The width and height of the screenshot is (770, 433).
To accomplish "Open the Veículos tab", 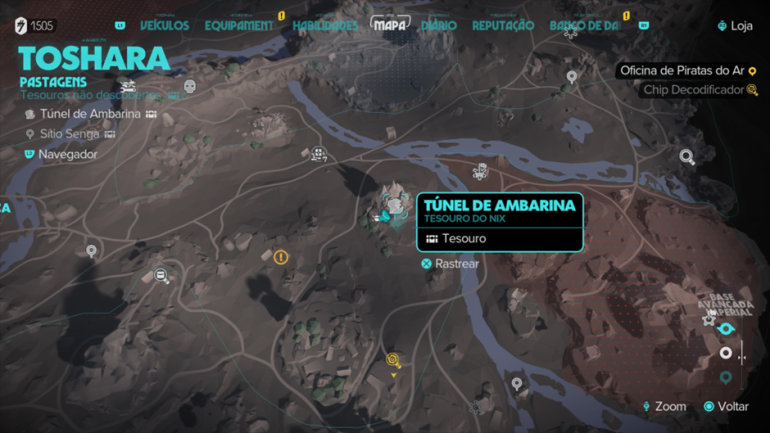I will 164,26.
